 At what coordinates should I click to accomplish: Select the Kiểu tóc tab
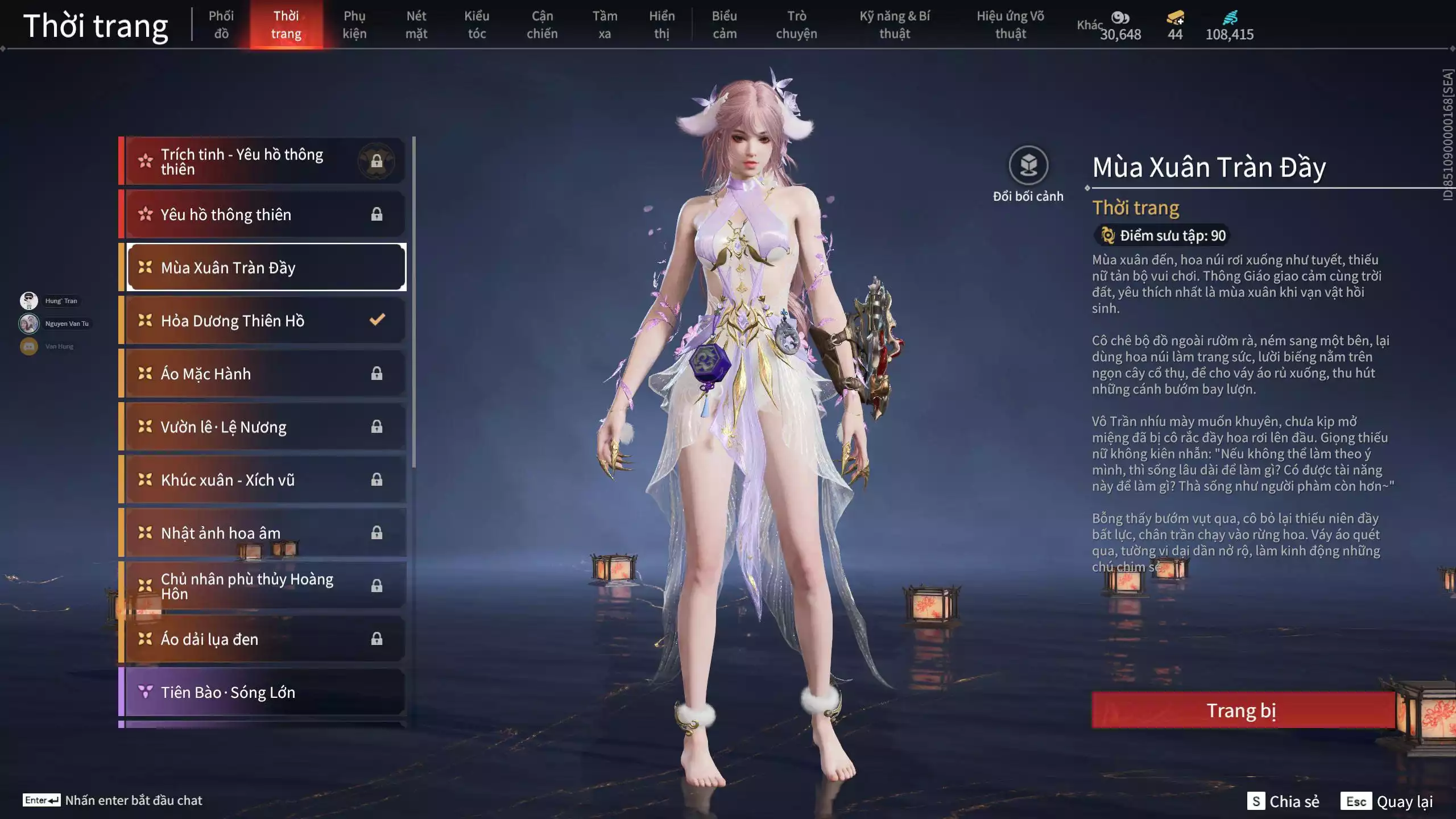(477, 25)
